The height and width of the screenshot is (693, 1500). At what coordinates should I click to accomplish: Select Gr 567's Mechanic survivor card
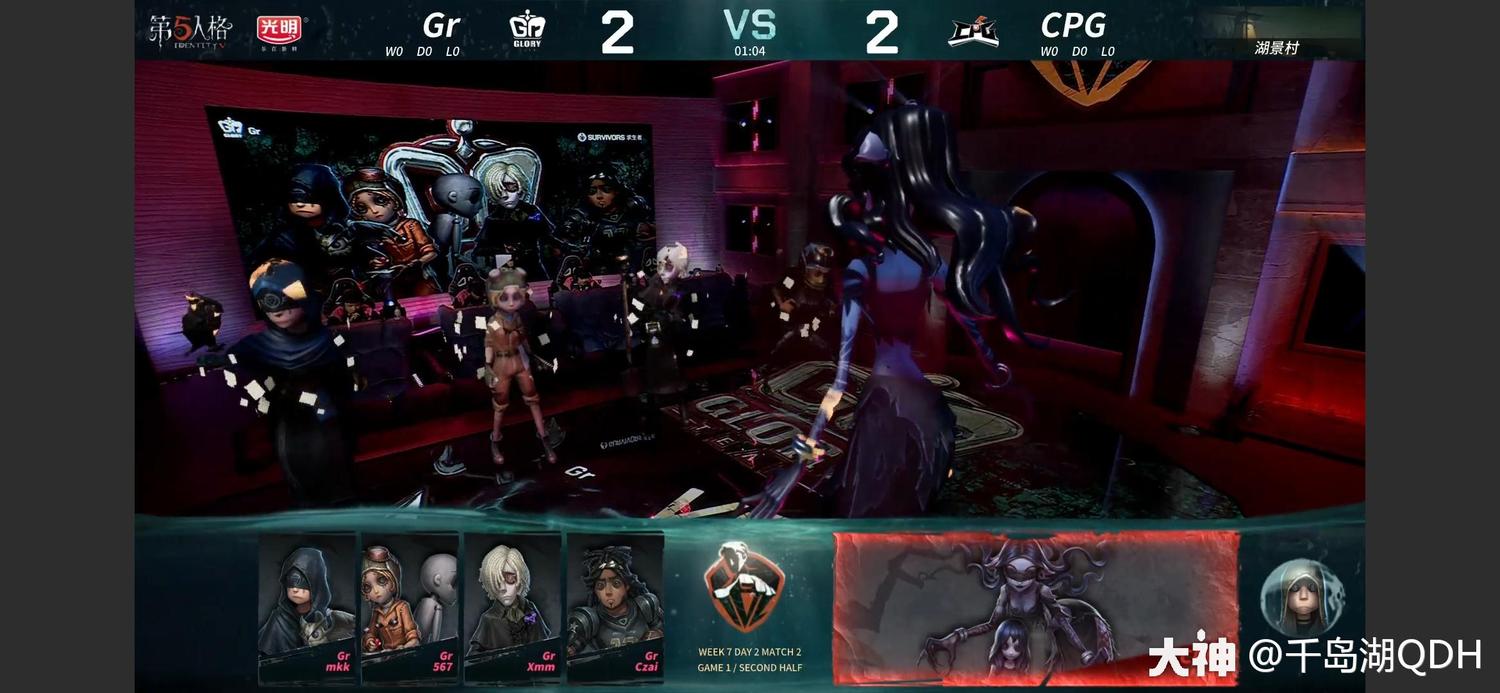(x=410, y=606)
